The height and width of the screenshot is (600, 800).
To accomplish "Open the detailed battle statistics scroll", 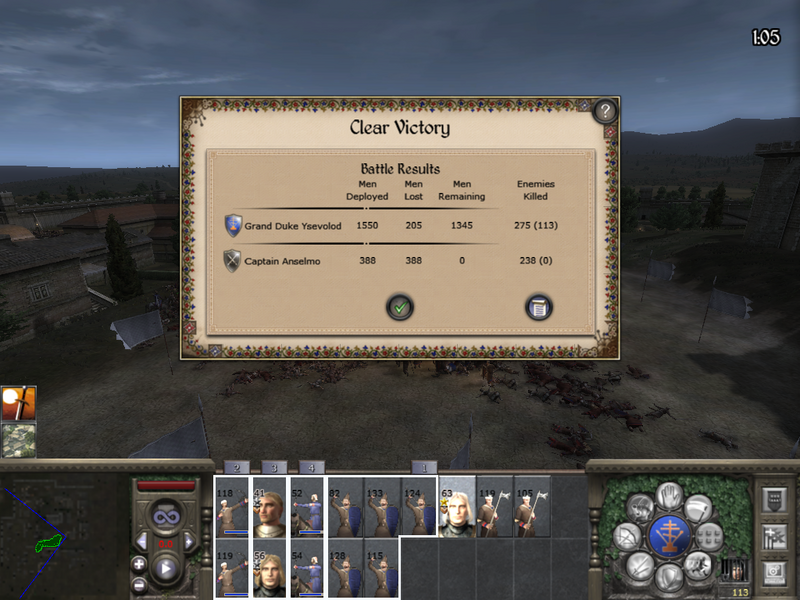I will coord(539,308).
